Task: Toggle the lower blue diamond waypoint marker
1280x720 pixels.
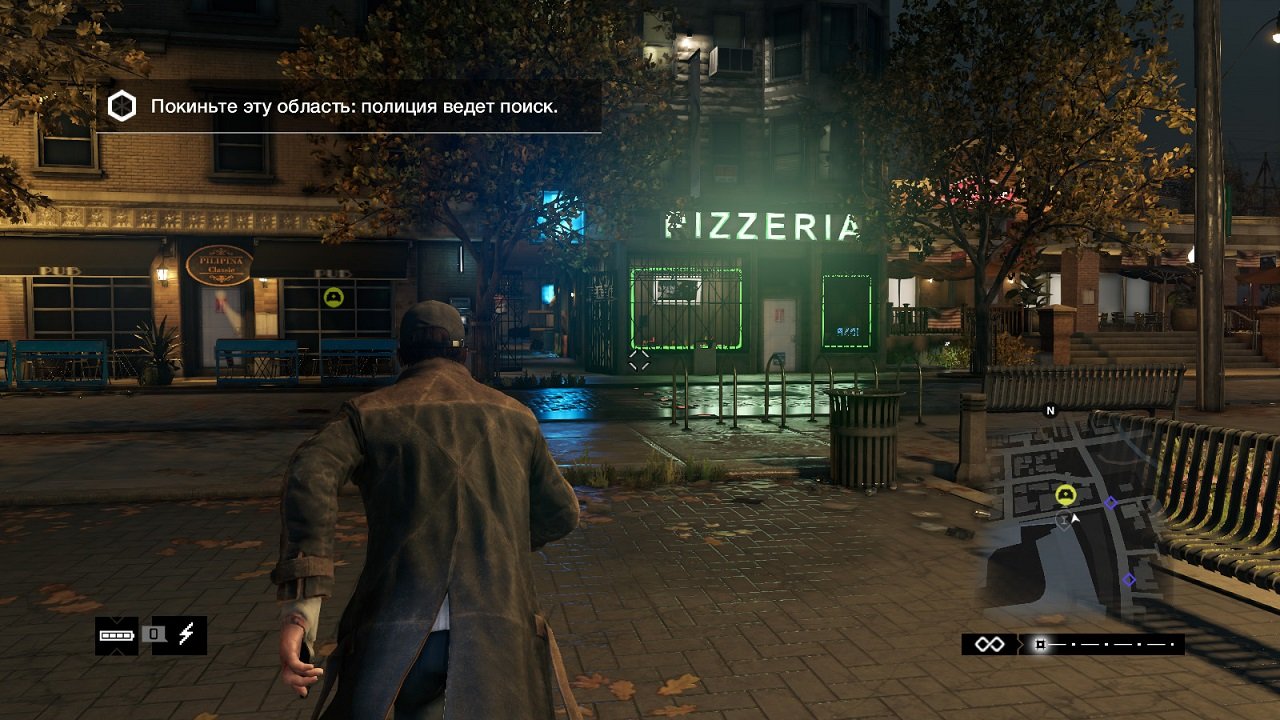Action: [x=1130, y=579]
